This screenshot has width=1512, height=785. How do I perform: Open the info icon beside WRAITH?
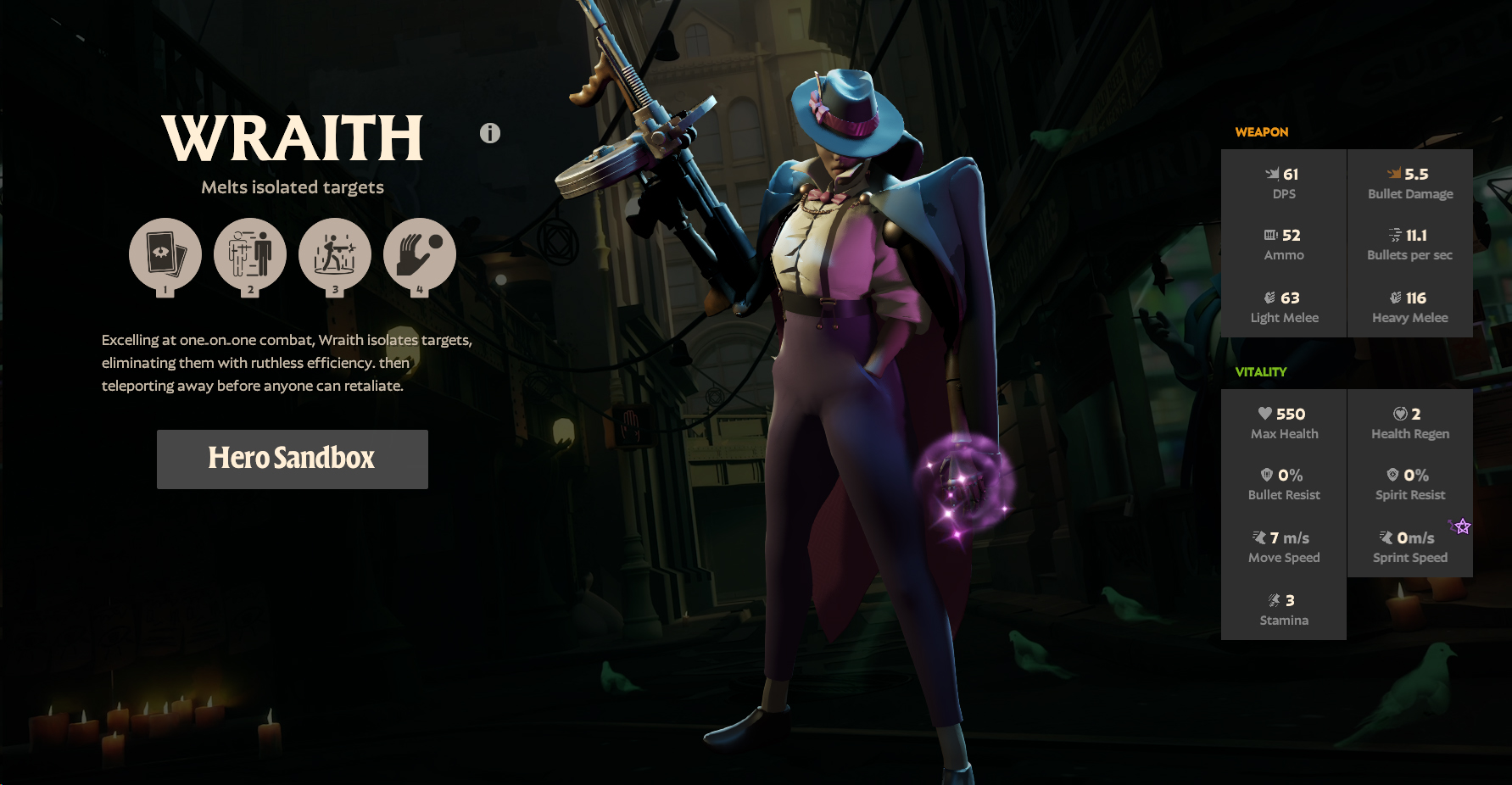pyautogui.click(x=488, y=132)
